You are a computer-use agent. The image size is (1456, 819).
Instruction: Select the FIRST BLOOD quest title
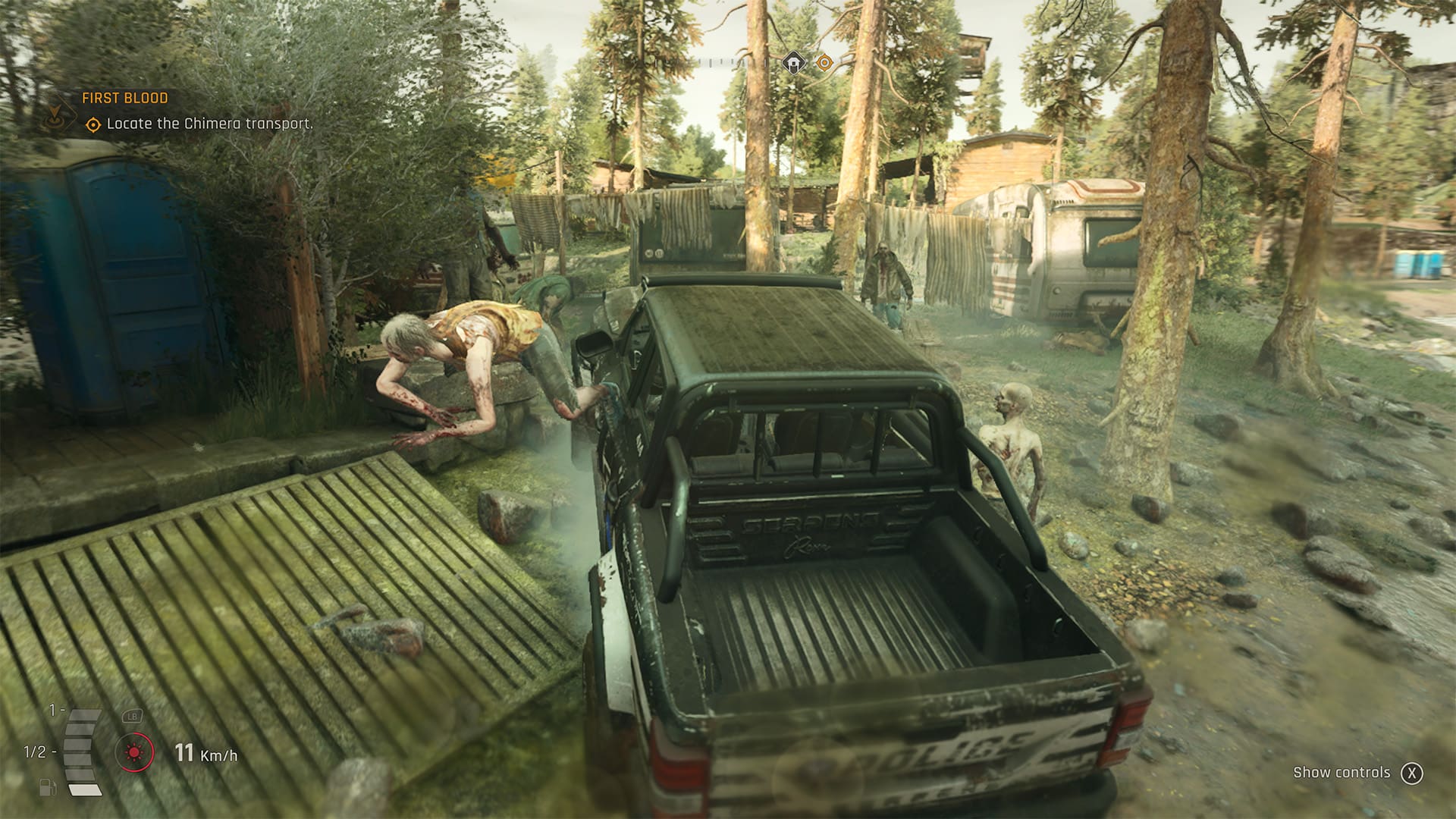(x=125, y=96)
